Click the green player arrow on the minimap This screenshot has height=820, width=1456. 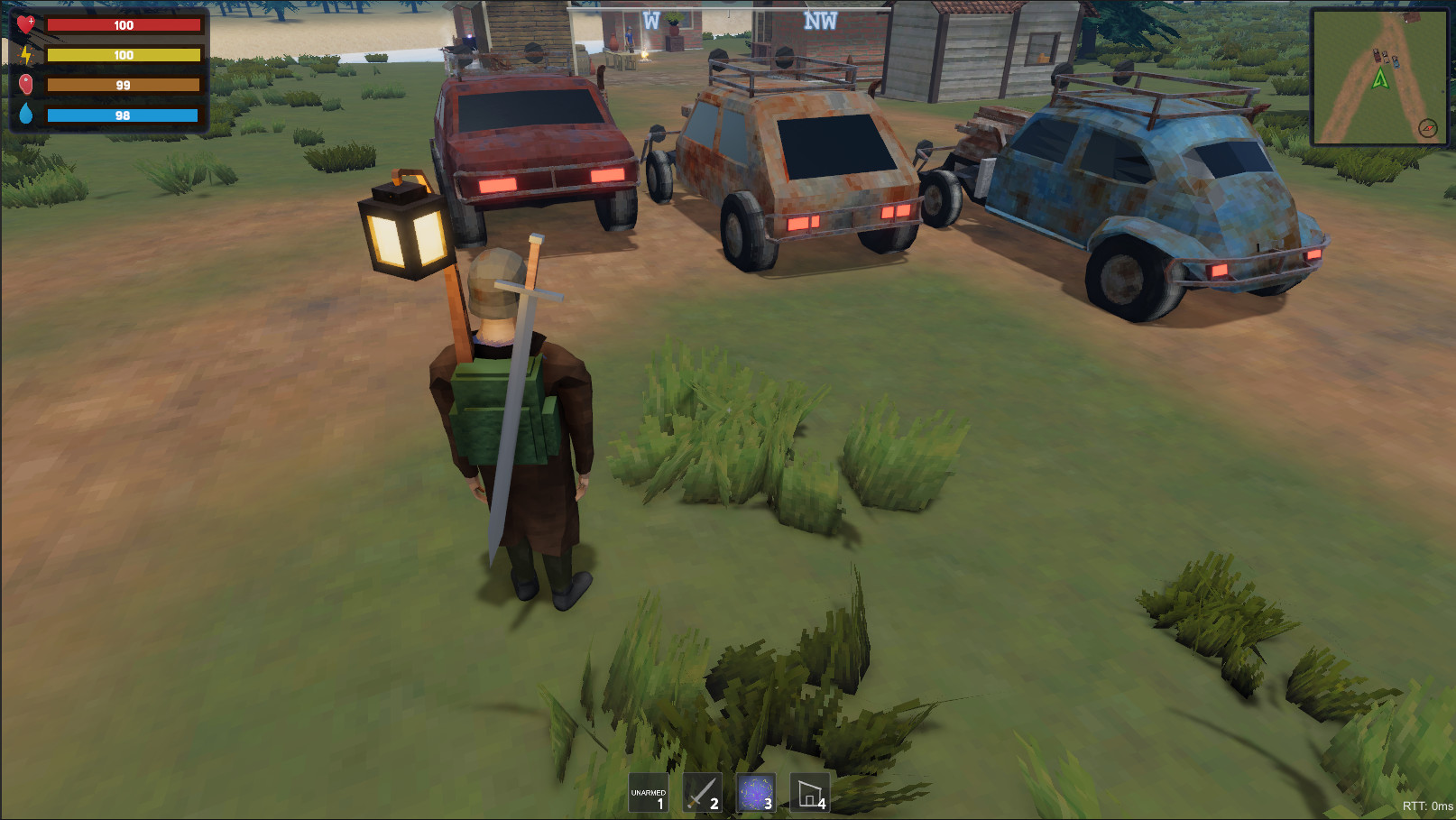coord(1381,78)
